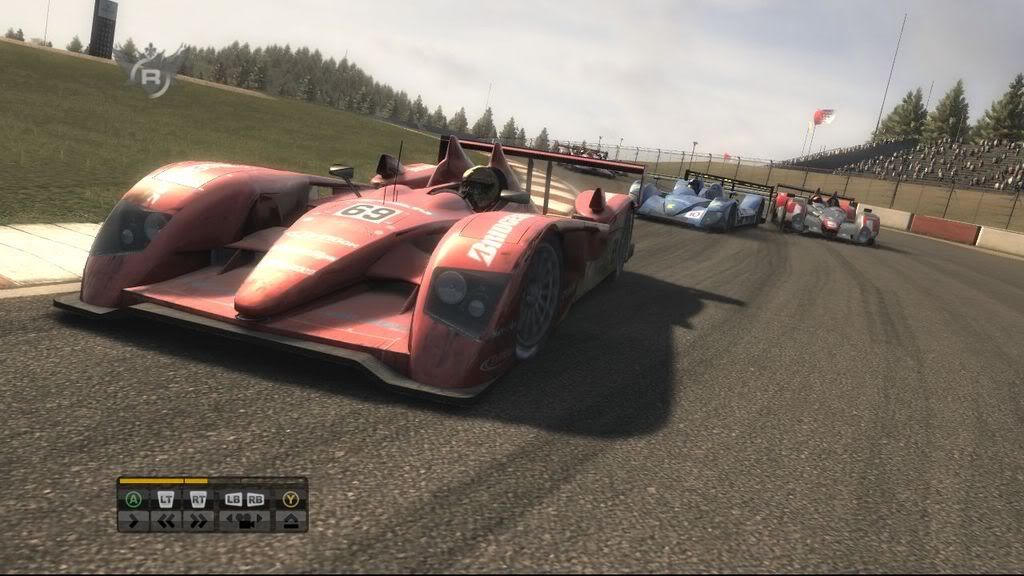Click the replay play button
The height and width of the screenshot is (576, 1024).
tap(133, 520)
